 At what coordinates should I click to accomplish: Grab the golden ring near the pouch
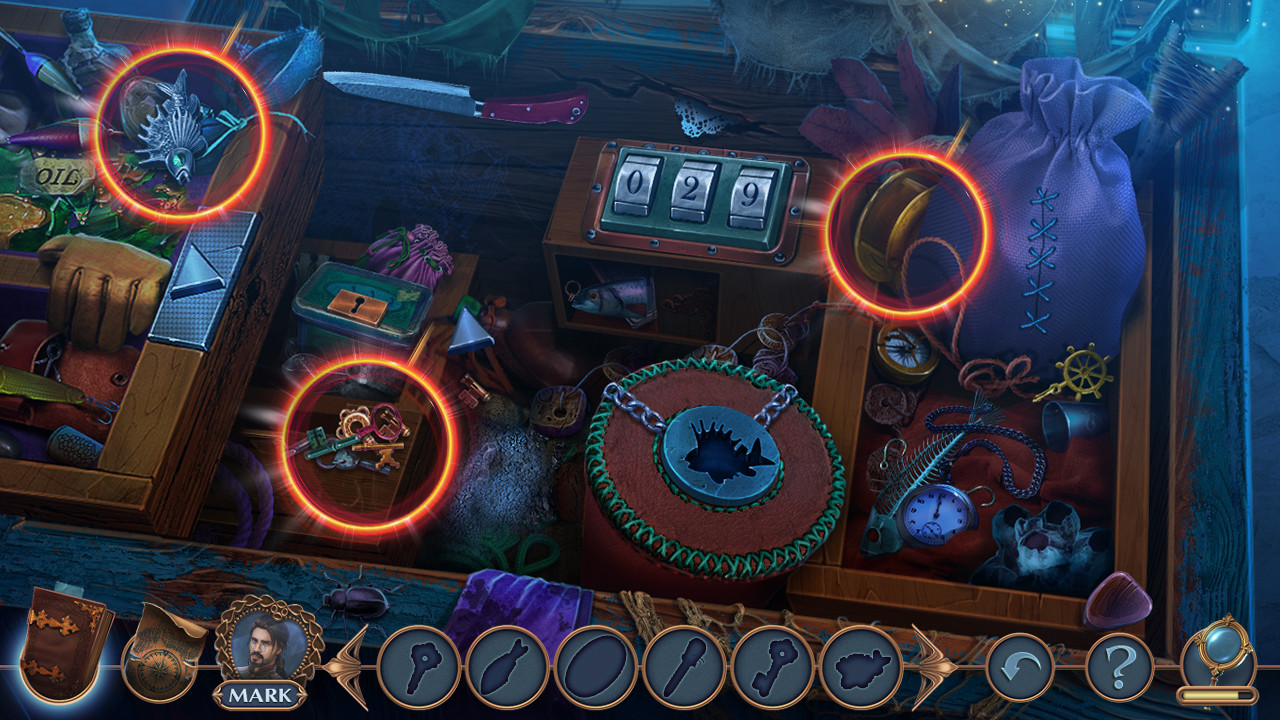point(898,226)
